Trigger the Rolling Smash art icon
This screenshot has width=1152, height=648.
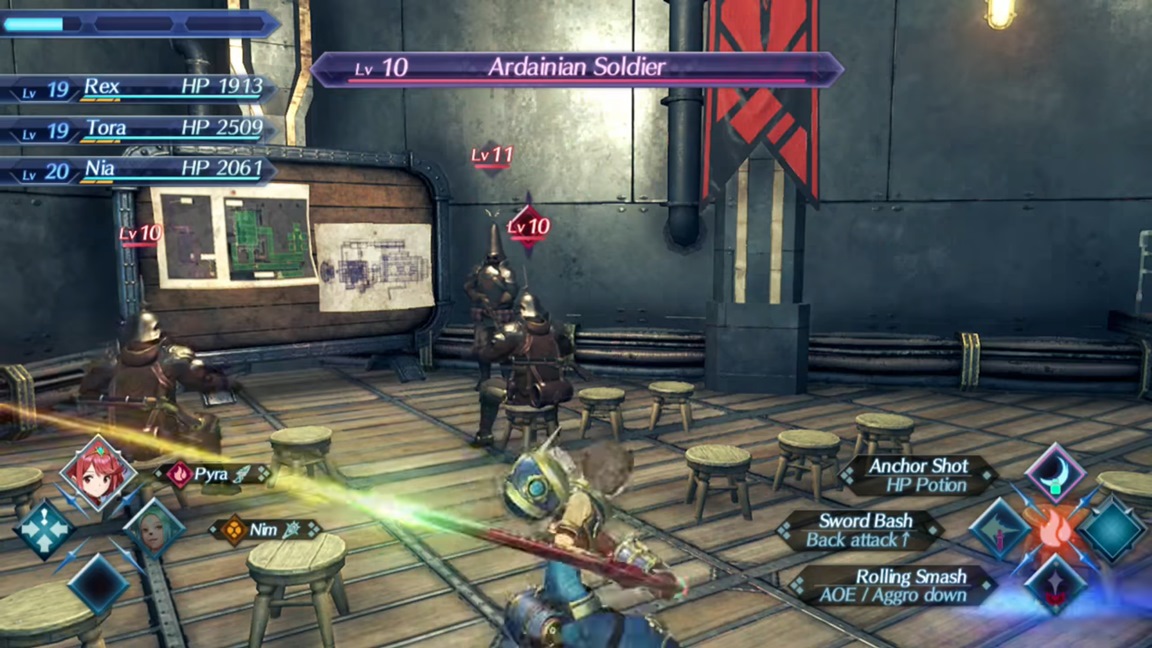(1055, 585)
